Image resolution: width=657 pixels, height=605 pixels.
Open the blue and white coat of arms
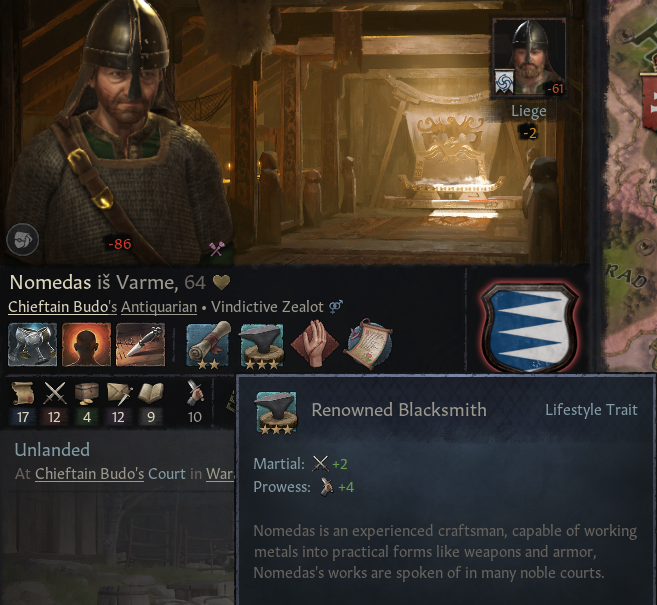528,328
